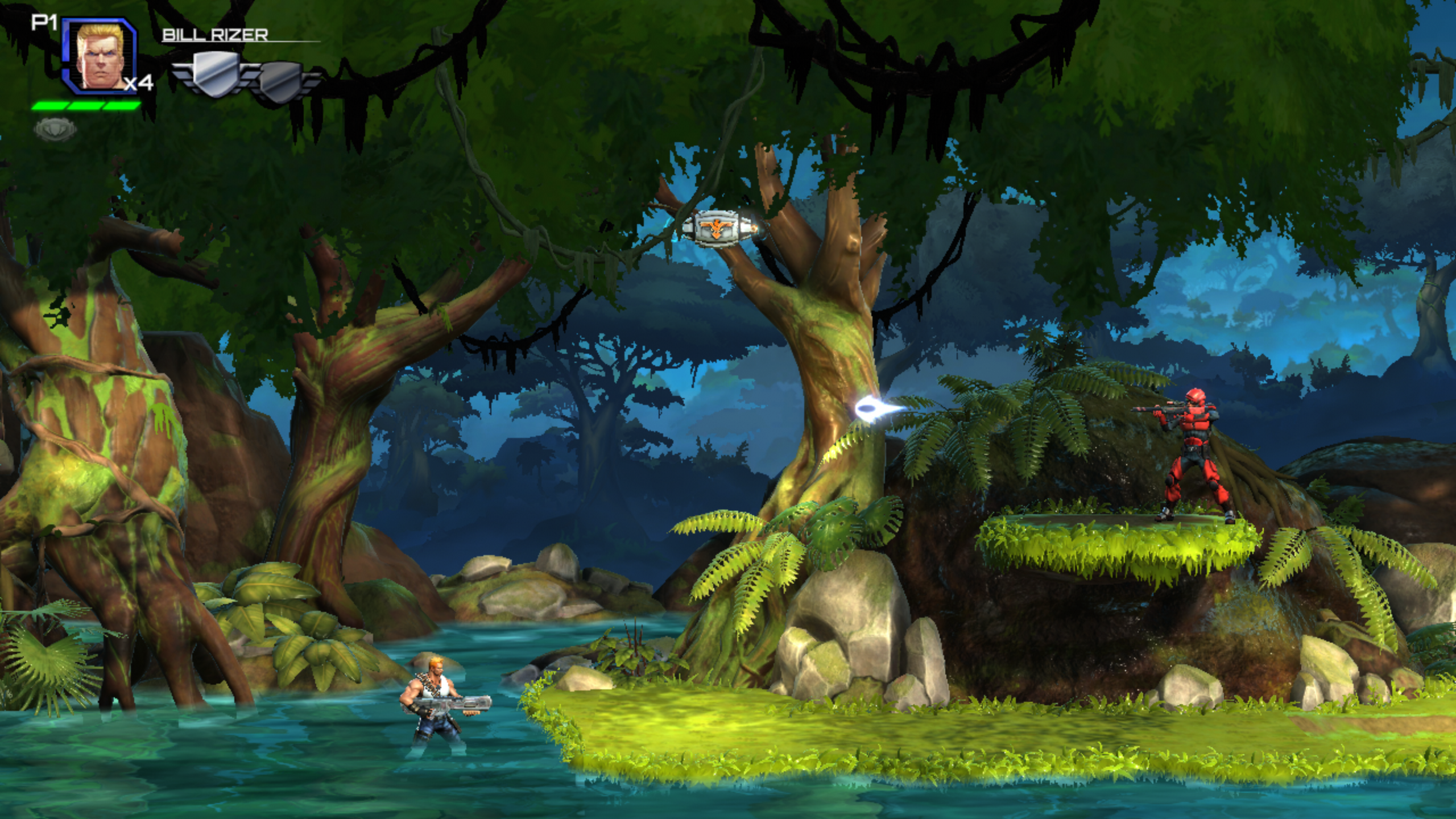The height and width of the screenshot is (819, 1456).
Task: Select the bright silver winged shield weapon slot
Action: tap(214, 74)
